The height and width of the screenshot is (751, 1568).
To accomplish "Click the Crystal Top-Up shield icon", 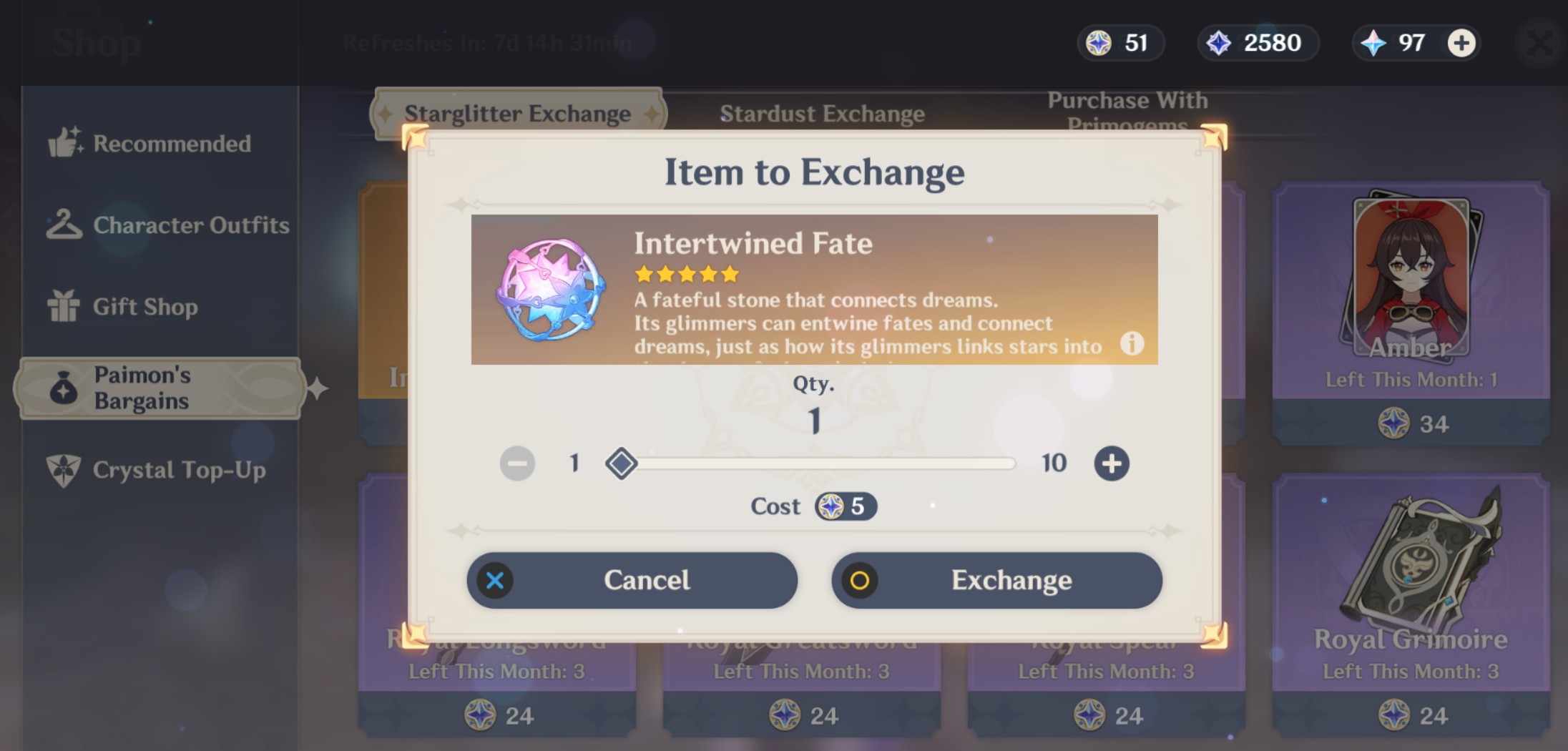I will (65, 470).
